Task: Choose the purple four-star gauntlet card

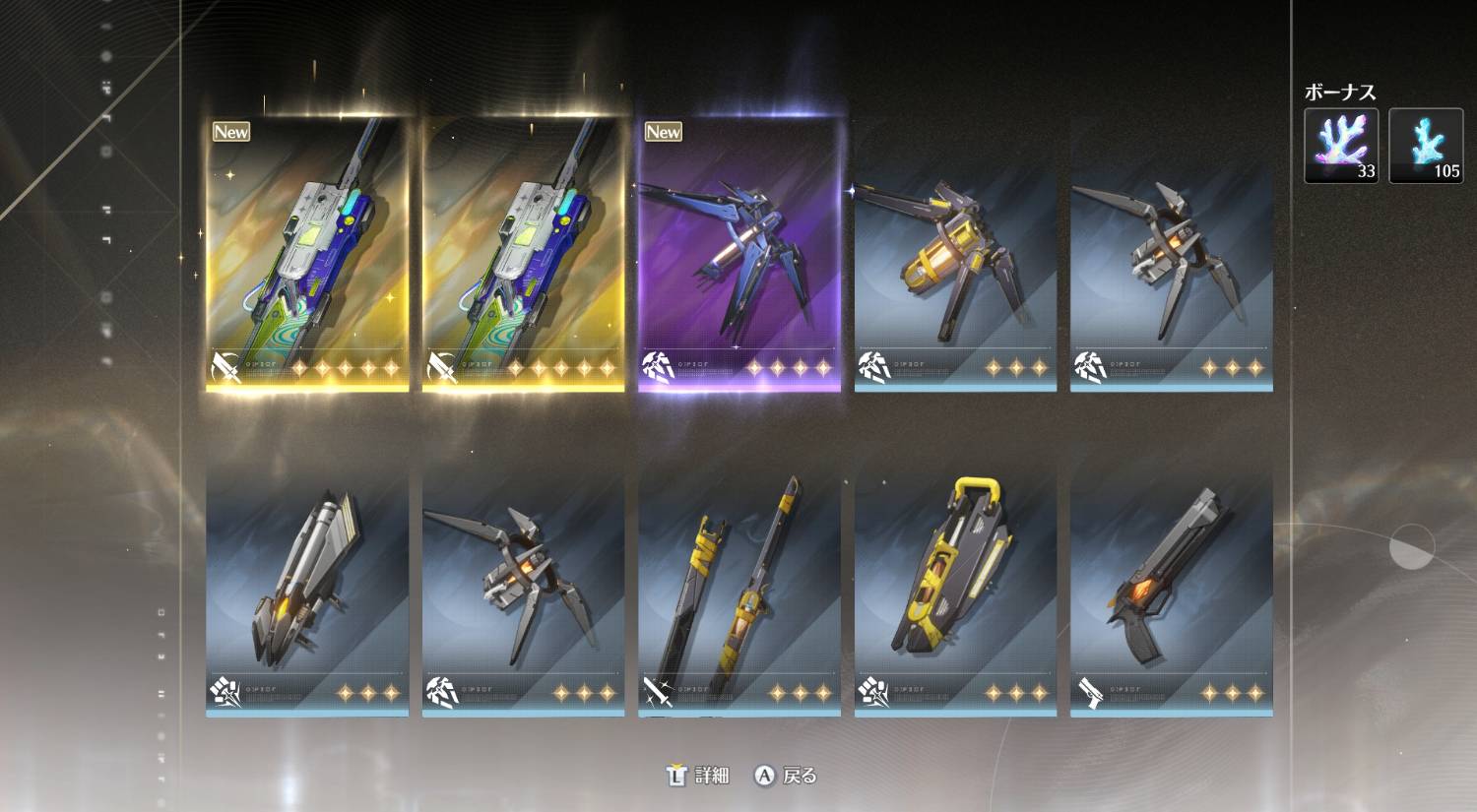Action: (x=739, y=256)
